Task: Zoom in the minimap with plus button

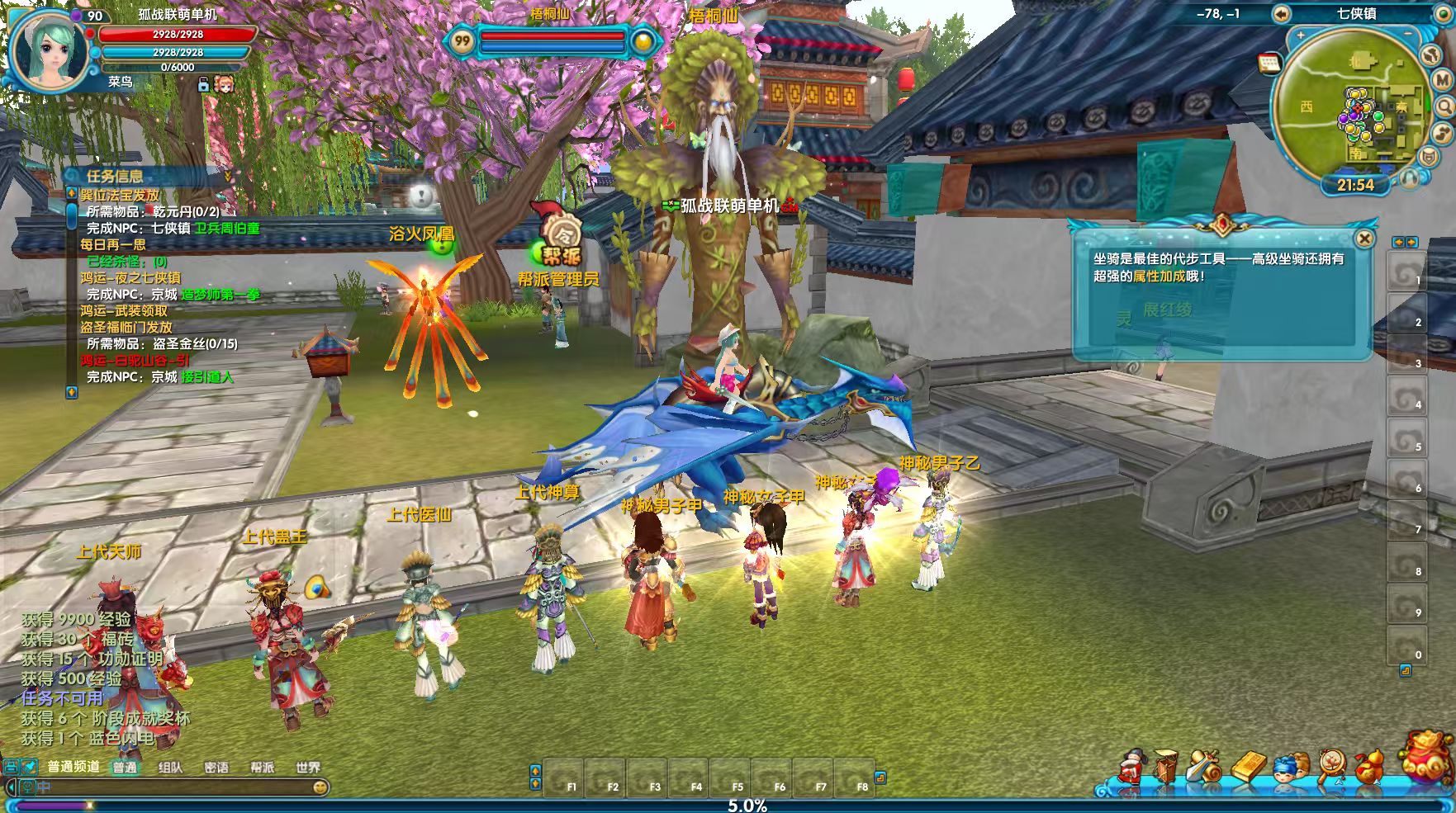Action: pos(1301,35)
